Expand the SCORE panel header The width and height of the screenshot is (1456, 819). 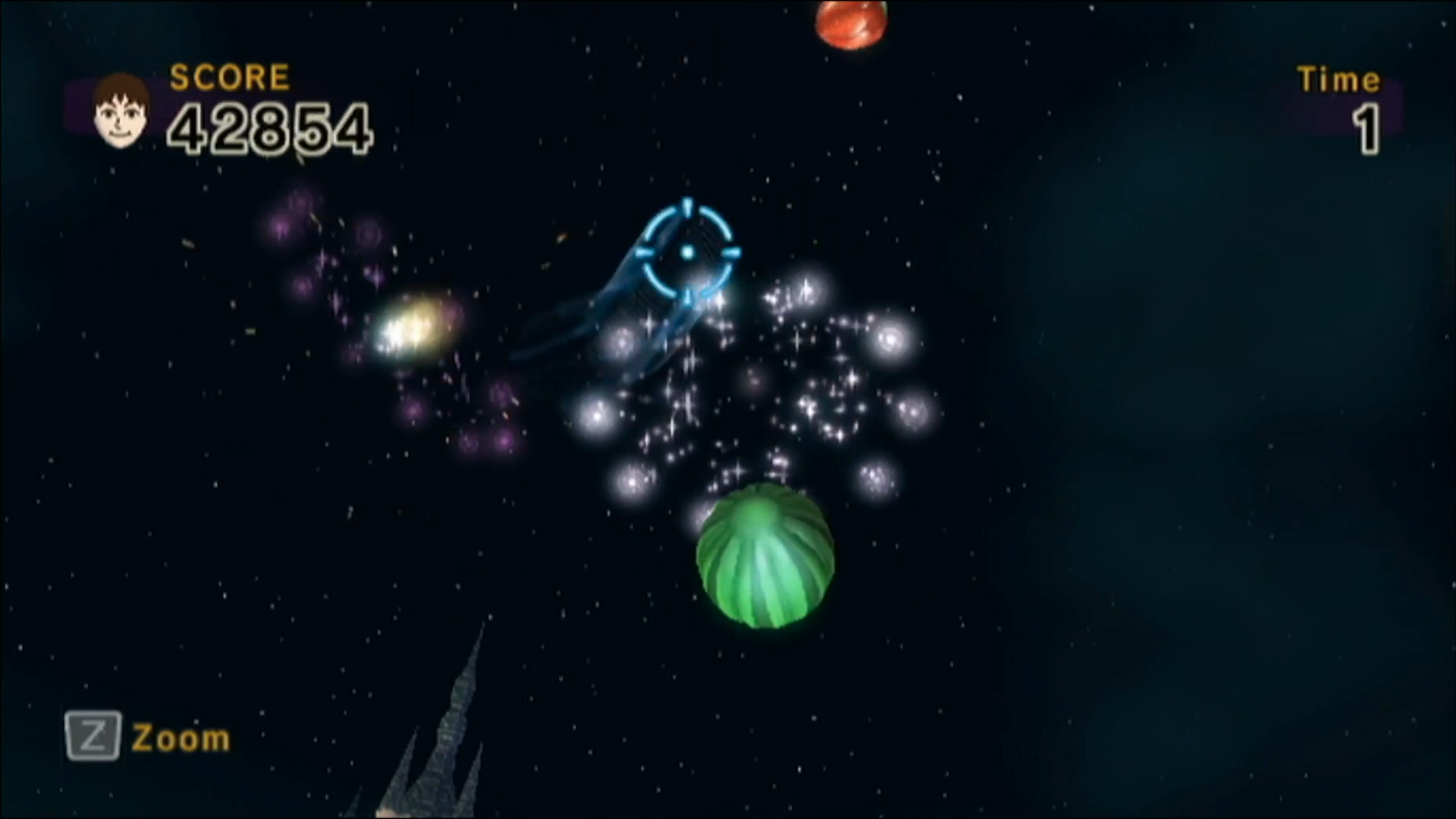[229, 76]
